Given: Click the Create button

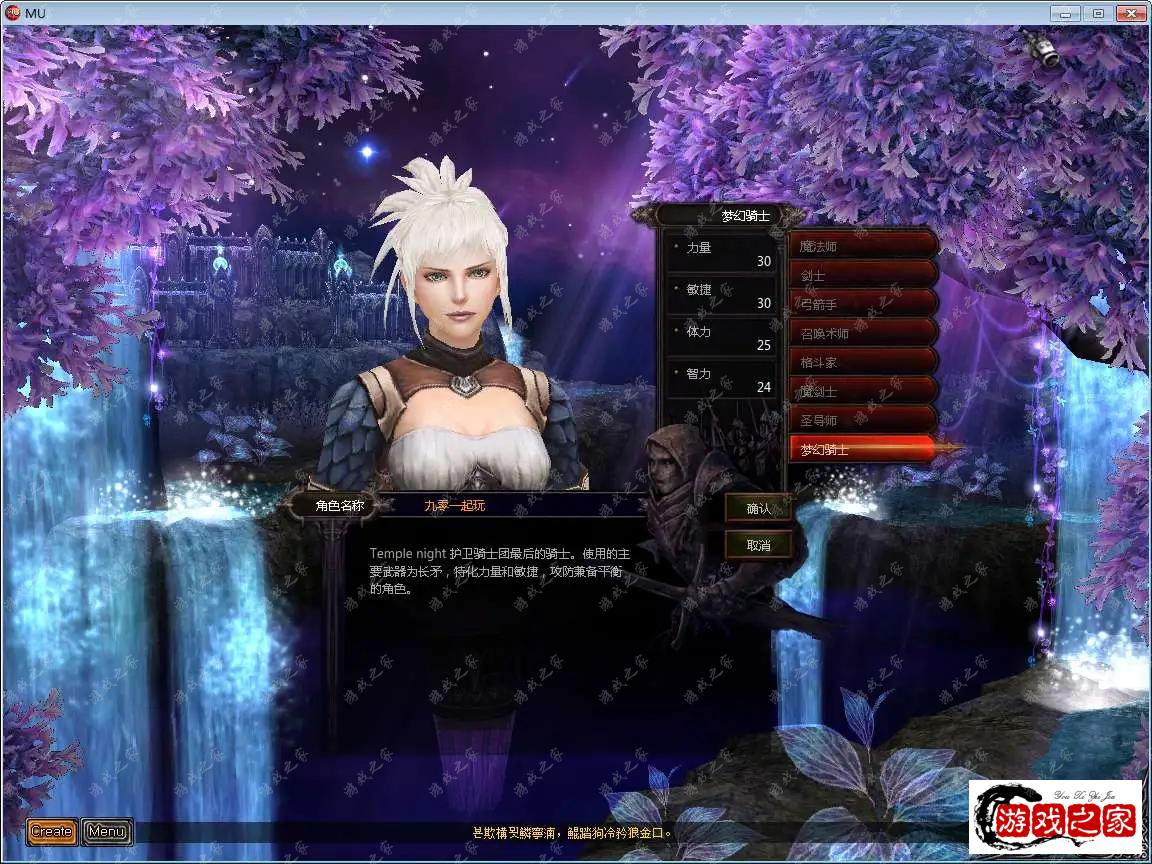Looking at the screenshot, I should pyautogui.click(x=51, y=831).
